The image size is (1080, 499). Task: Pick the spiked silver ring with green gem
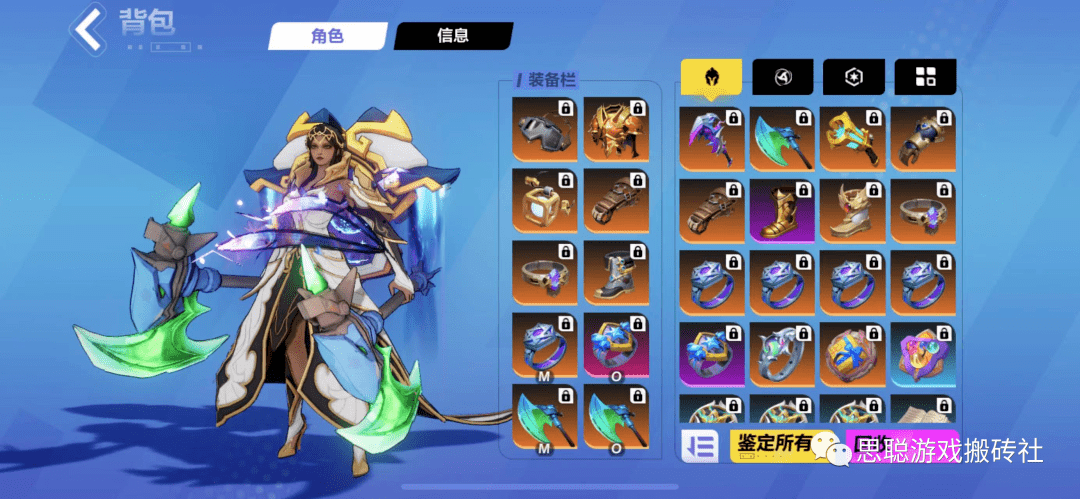(x=783, y=354)
